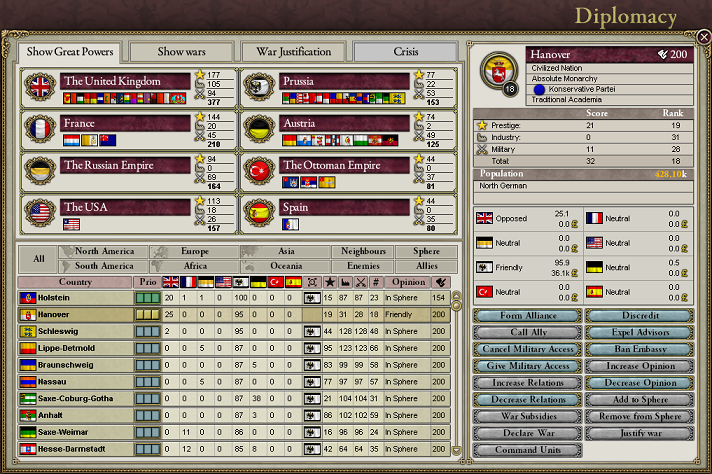Show All countries filter
Screen dimensions: 712x474
(38, 259)
